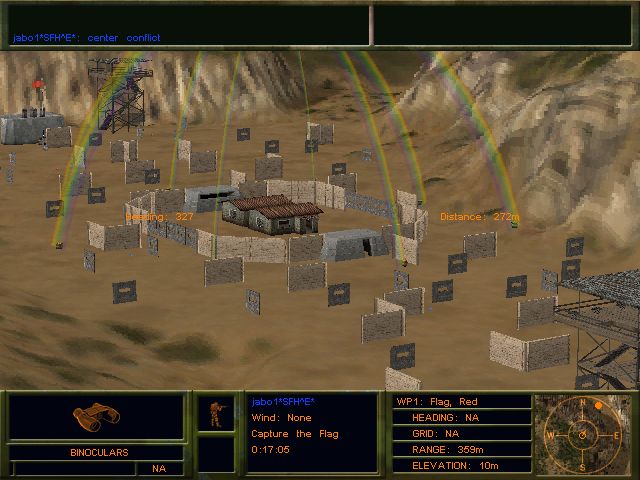The height and width of the screenshot is (480, 640).
Task: Select the binoculars equipment icon
Action: point(95,417)
